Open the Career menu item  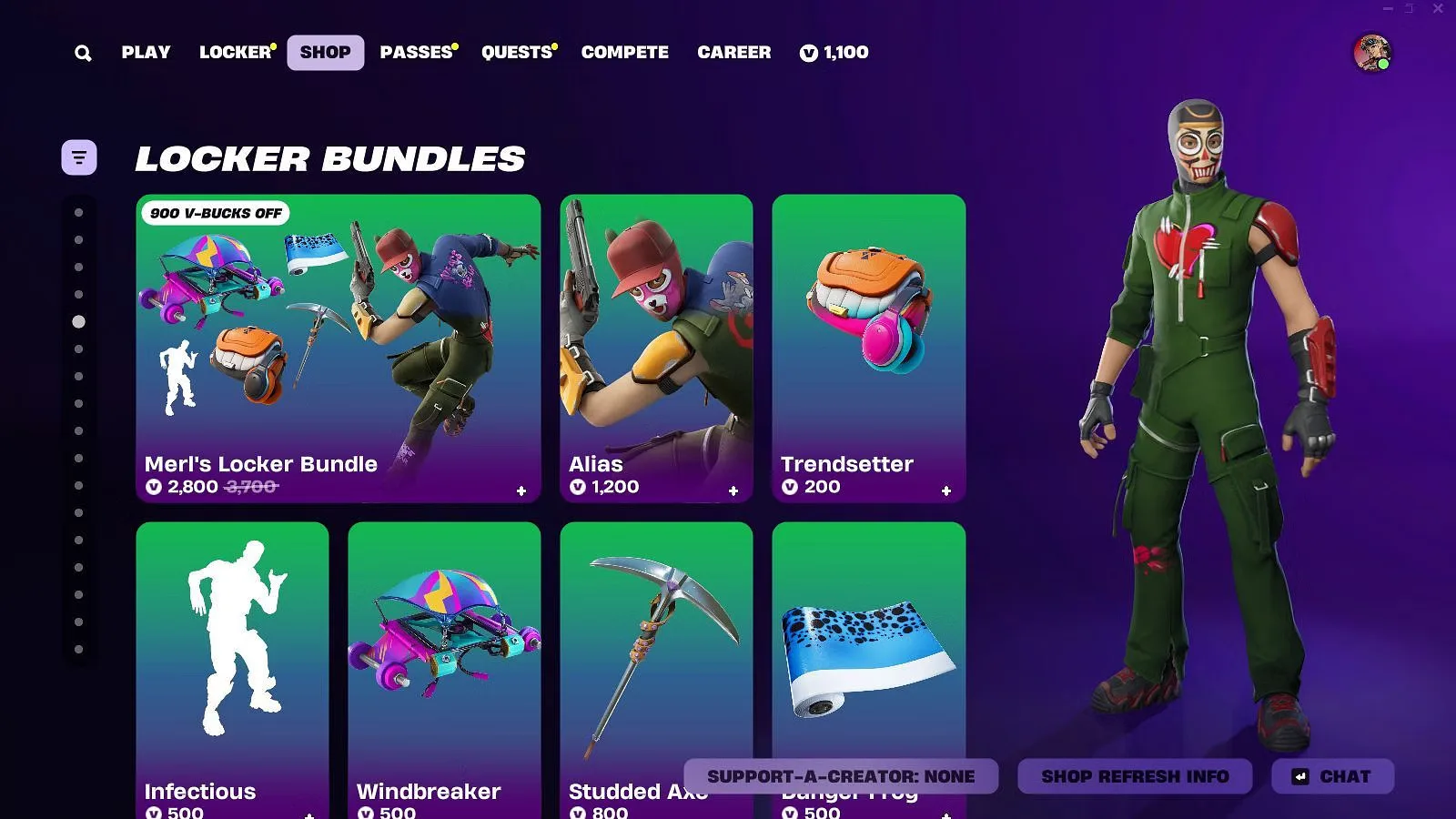(733, 52)
